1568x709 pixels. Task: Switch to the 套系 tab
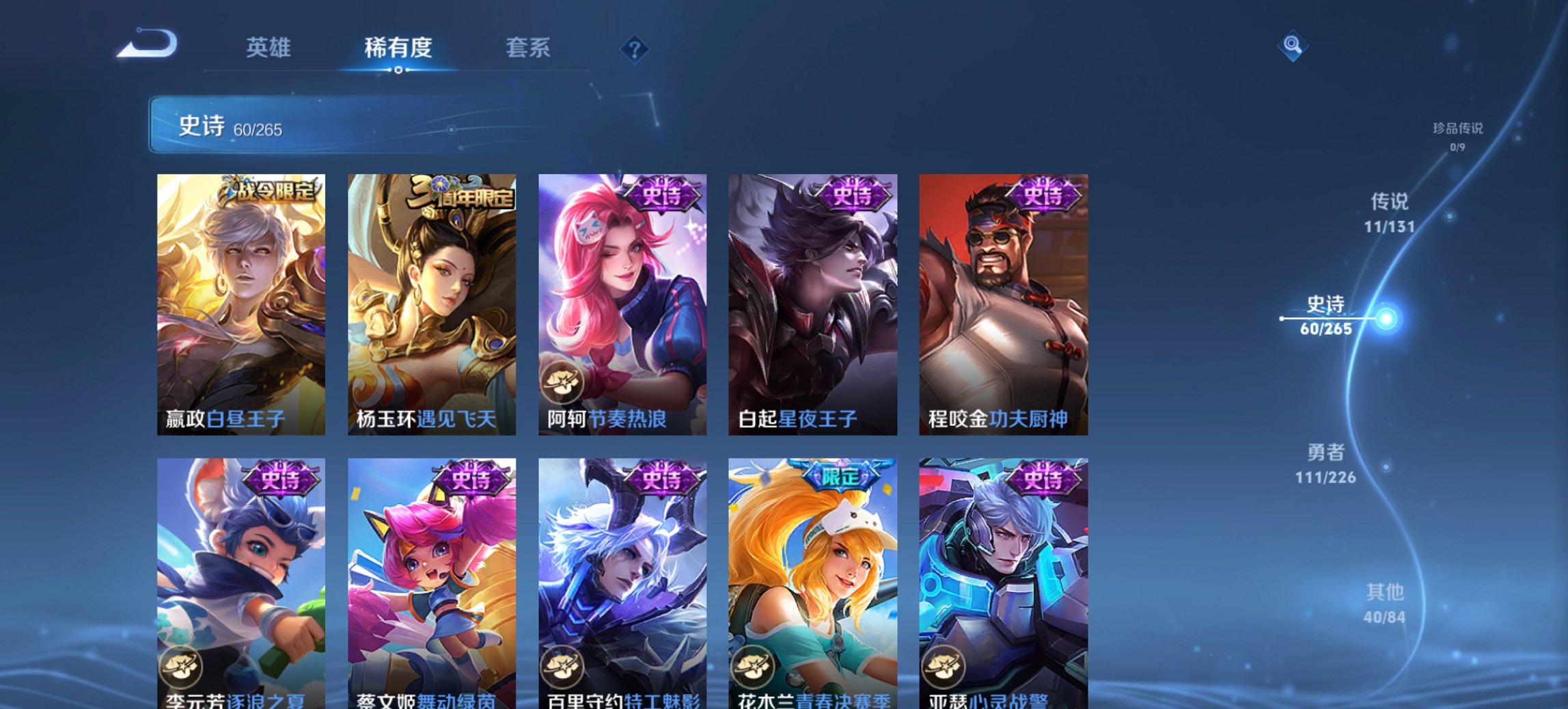(x=528, y=48)
